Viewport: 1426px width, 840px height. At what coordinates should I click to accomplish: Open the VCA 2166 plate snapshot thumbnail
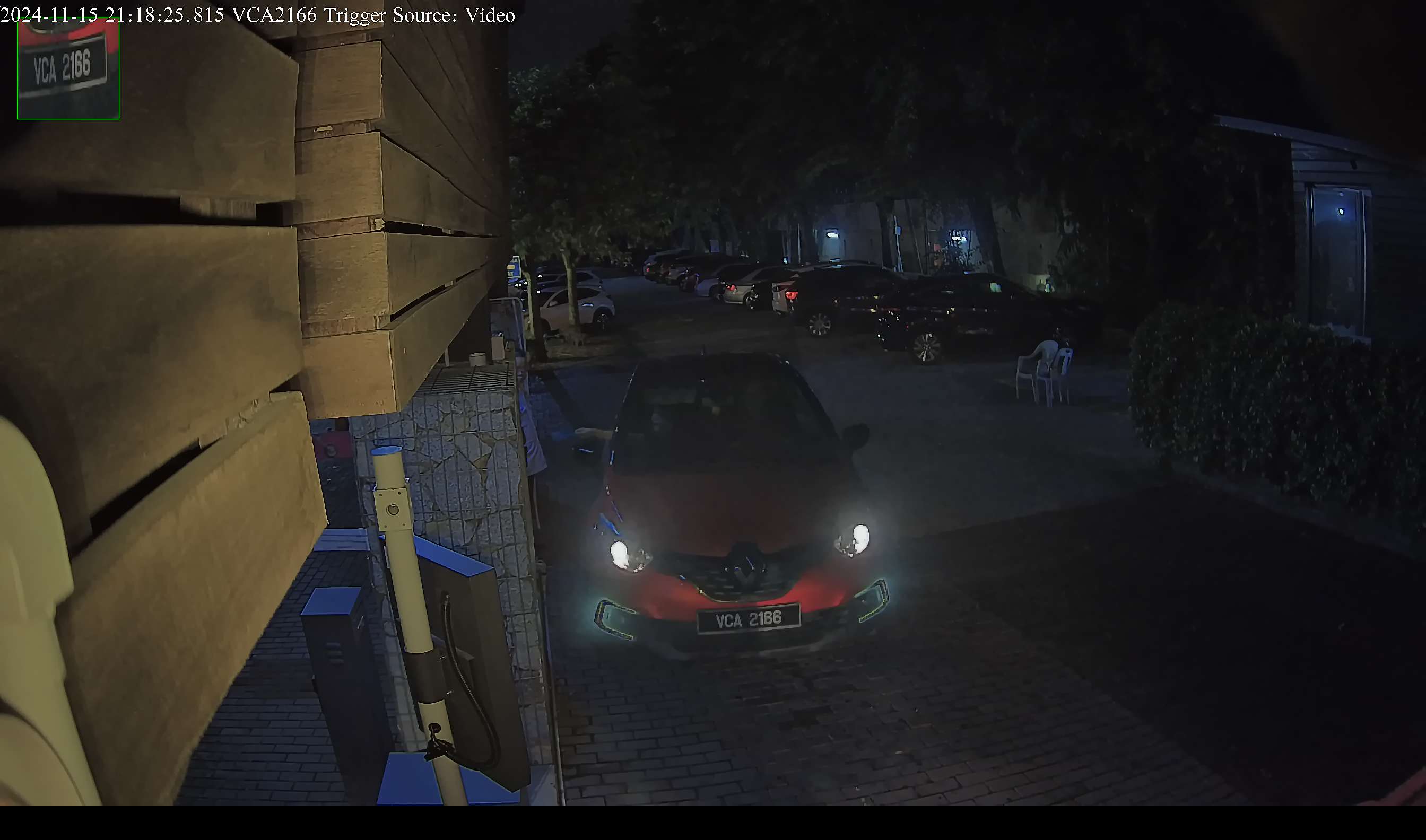[x=68, y=68]
